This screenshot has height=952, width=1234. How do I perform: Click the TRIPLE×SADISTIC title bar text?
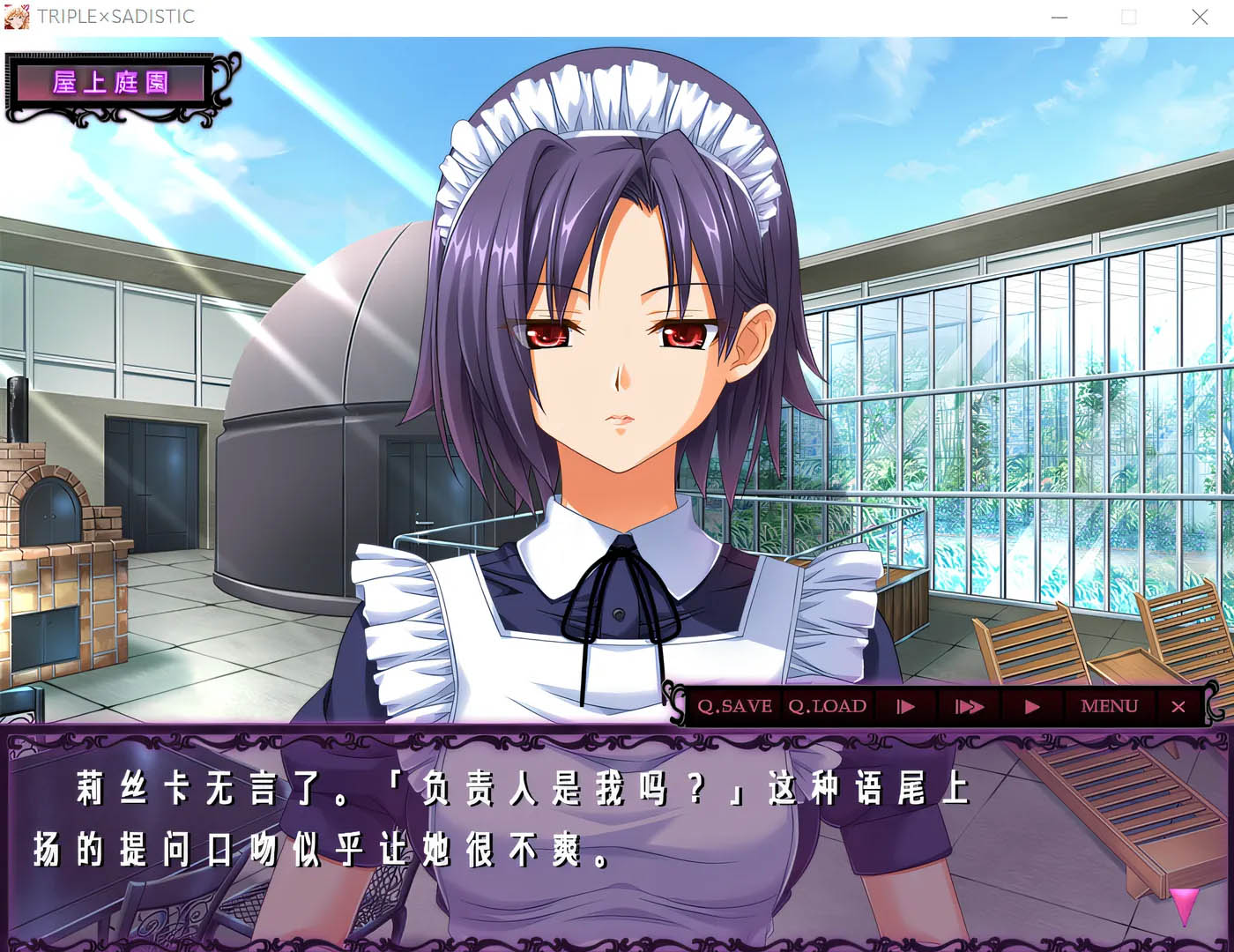115,16
